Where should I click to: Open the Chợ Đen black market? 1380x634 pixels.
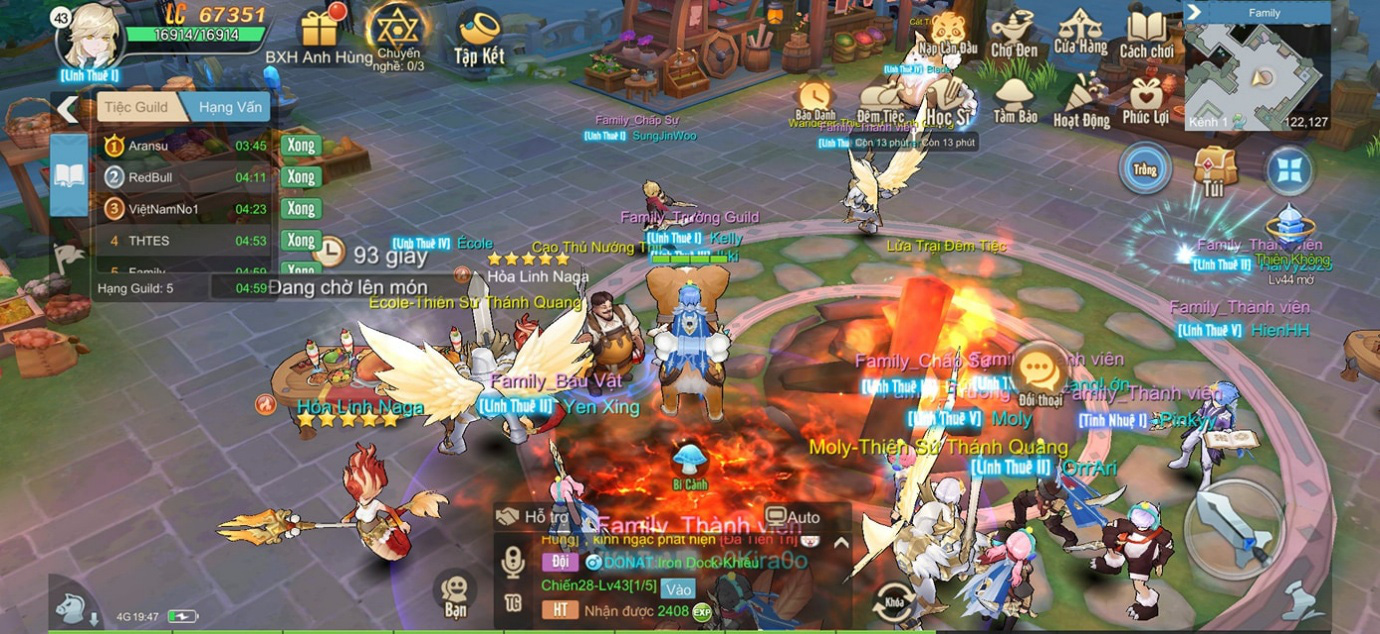point(1014,32)
